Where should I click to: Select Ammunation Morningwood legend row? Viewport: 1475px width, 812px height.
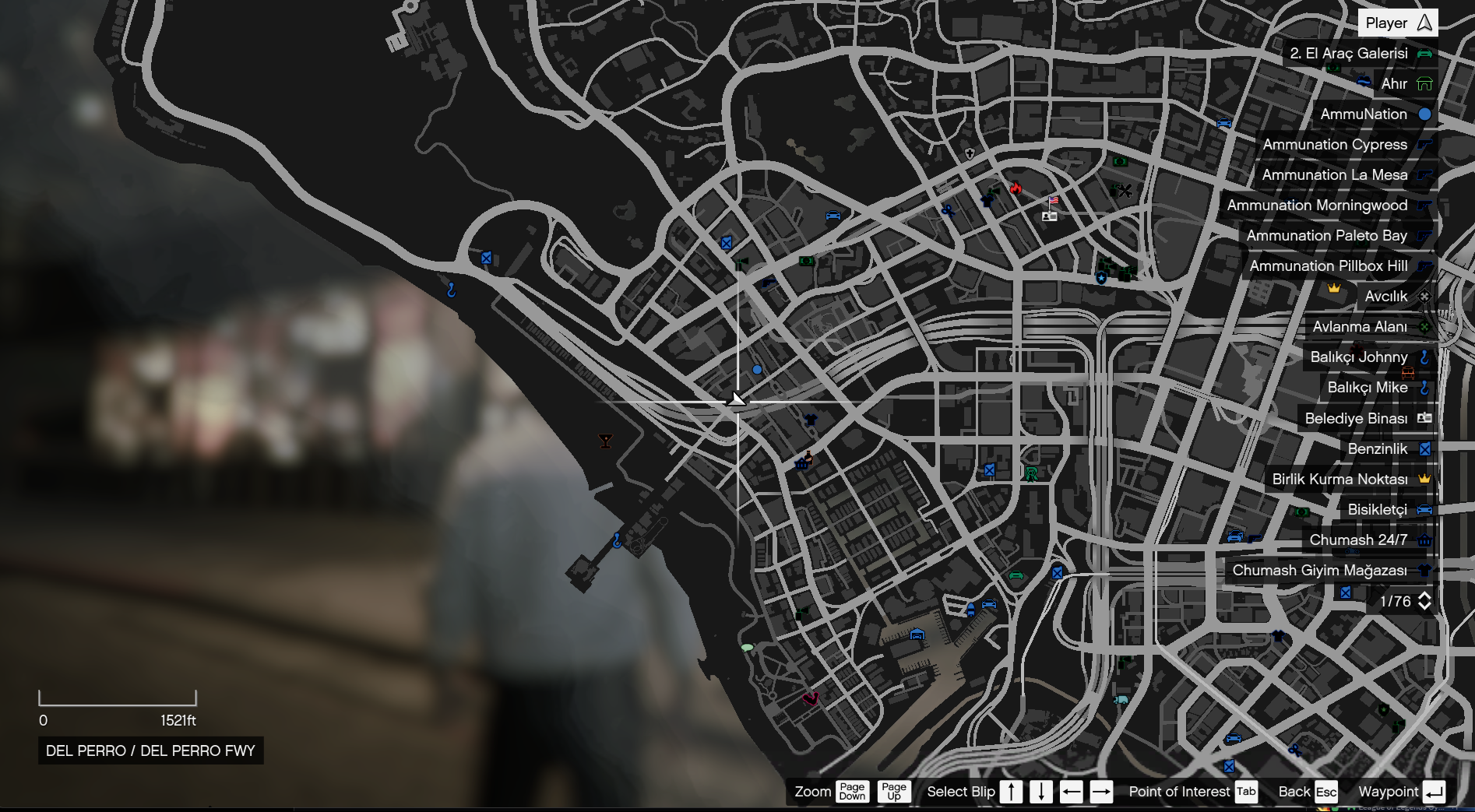(1327, 206)
